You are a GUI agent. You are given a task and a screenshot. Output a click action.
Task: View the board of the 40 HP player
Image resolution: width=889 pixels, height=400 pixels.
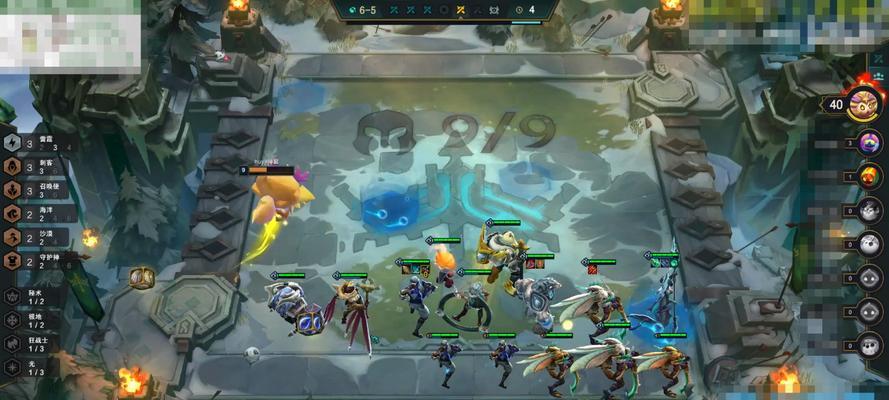point(862,104)
